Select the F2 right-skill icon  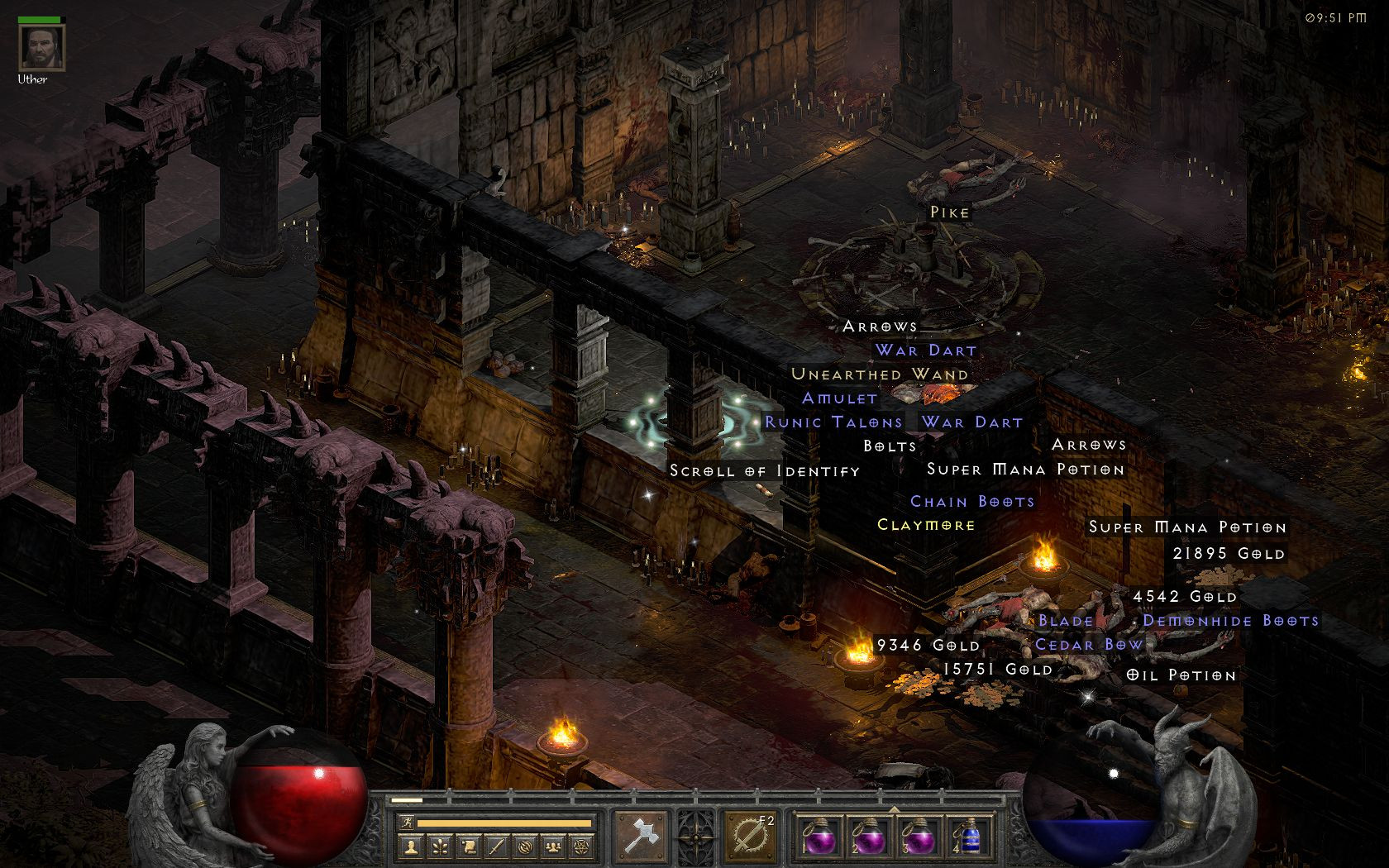click(750, 835)
